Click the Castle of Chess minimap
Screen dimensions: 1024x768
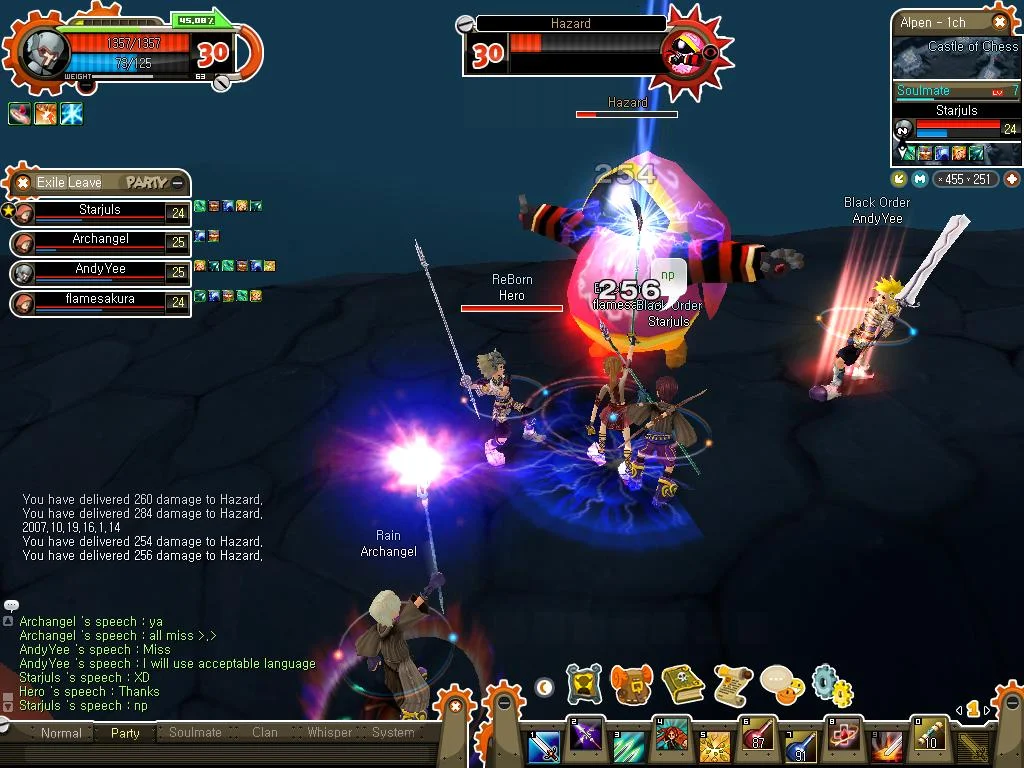coord(955,58)
